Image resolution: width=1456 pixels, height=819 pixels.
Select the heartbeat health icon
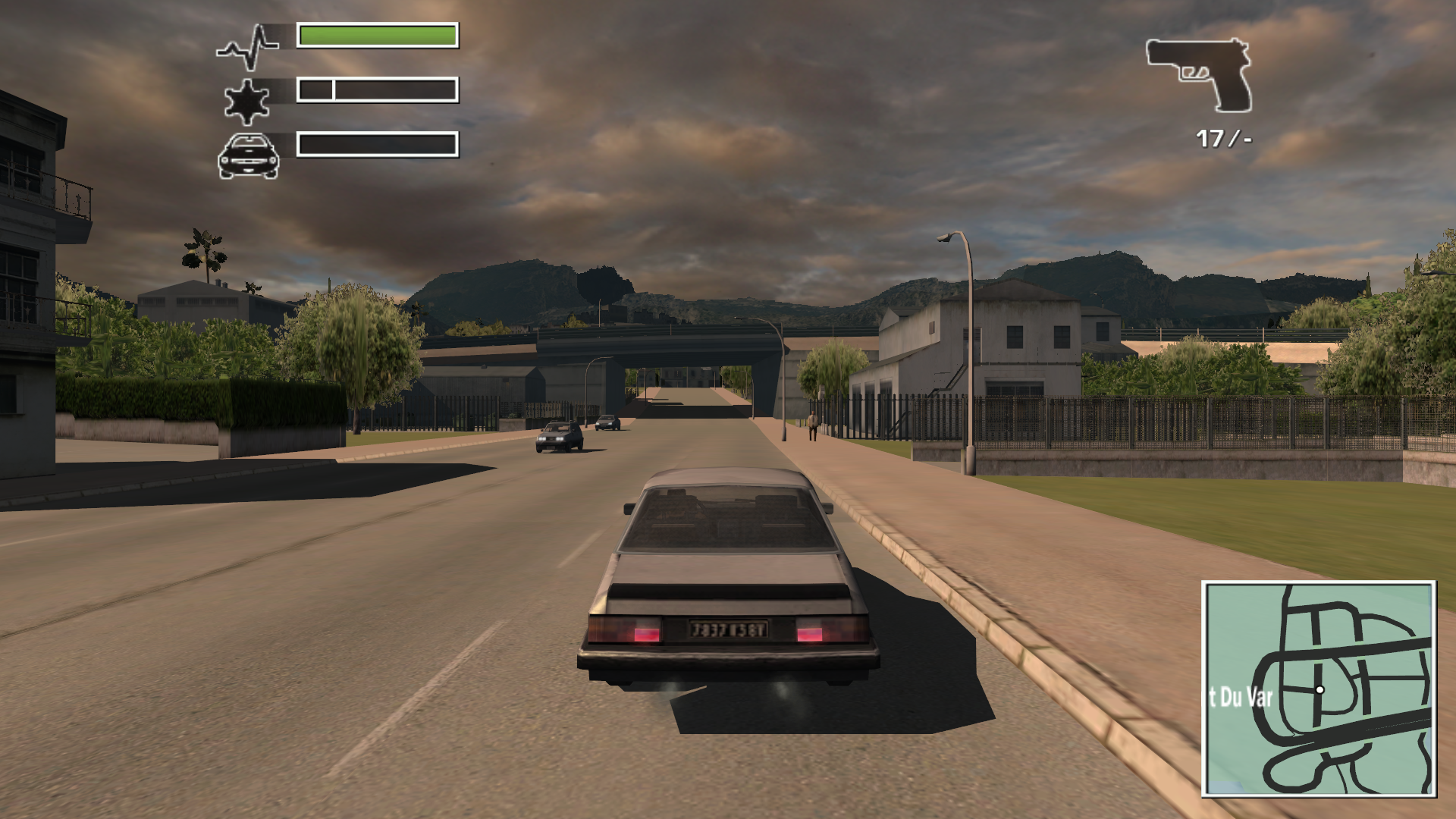click(248, 47)
